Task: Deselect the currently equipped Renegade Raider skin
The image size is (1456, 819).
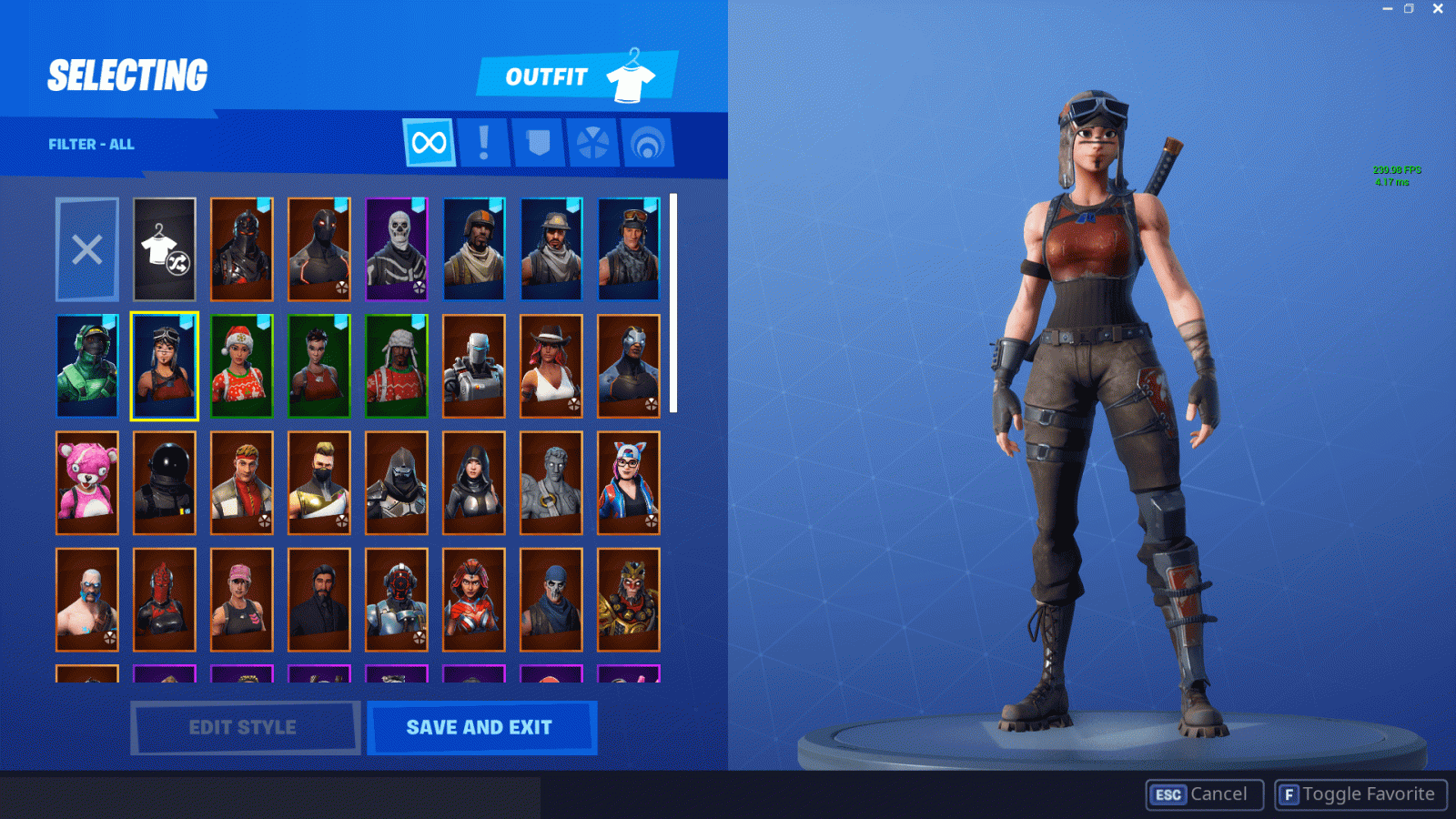Action: tap(164, 366)
